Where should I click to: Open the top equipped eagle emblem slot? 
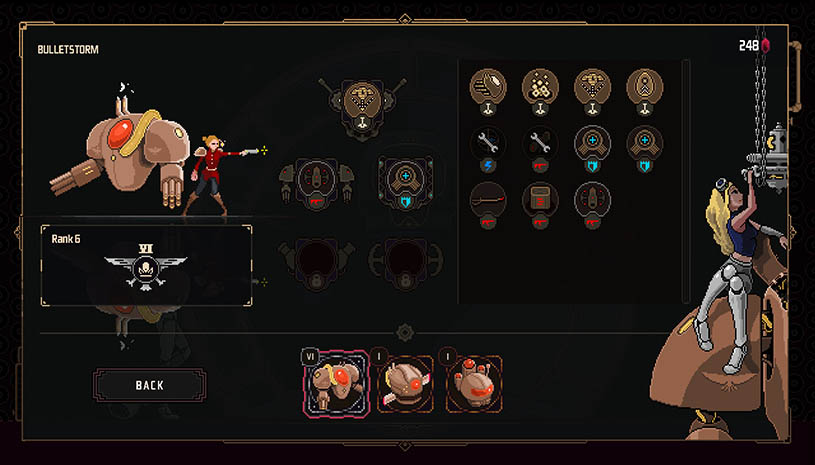click(357, 102)
